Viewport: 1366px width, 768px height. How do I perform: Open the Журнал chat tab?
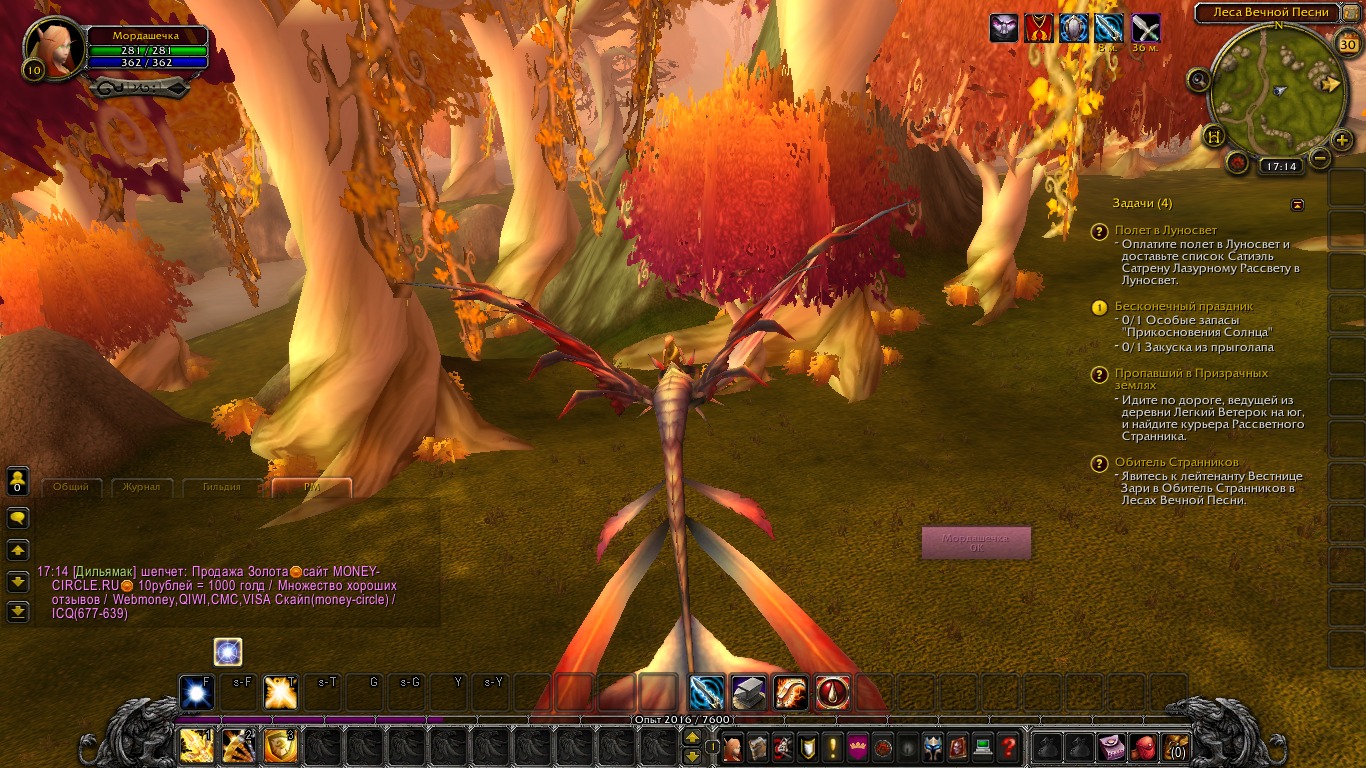(x=141, y=487)
